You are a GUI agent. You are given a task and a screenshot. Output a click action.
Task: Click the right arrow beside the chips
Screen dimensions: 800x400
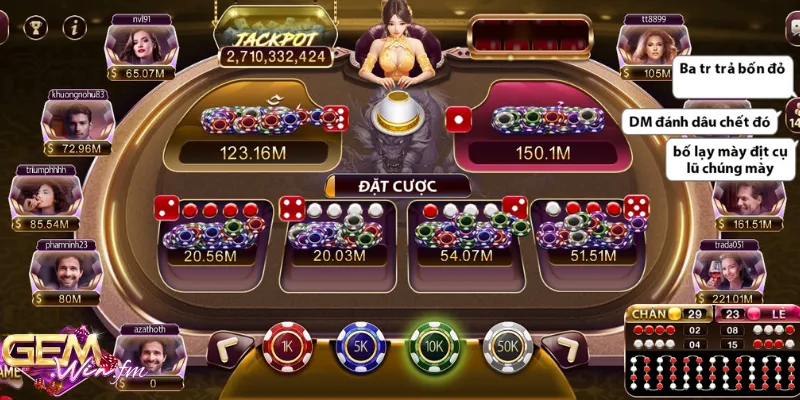[568, 349]
